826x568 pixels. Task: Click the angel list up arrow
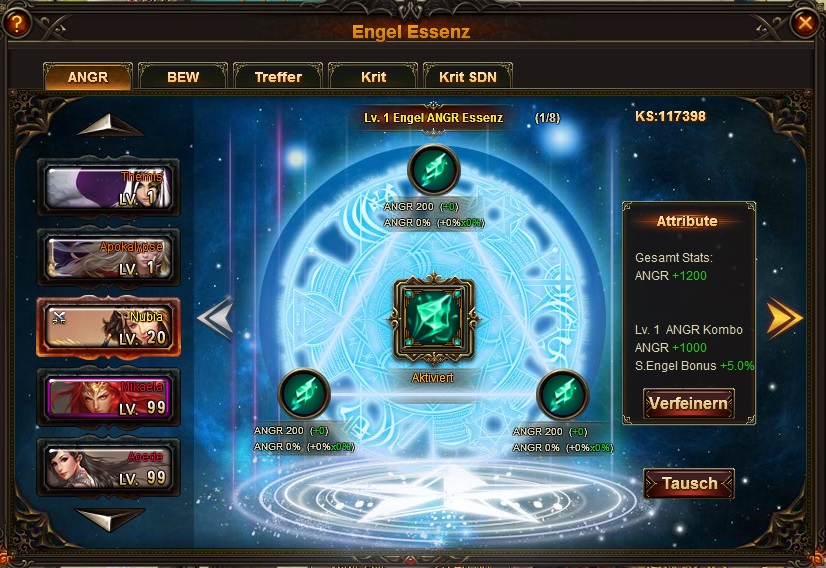click(109, 125)
